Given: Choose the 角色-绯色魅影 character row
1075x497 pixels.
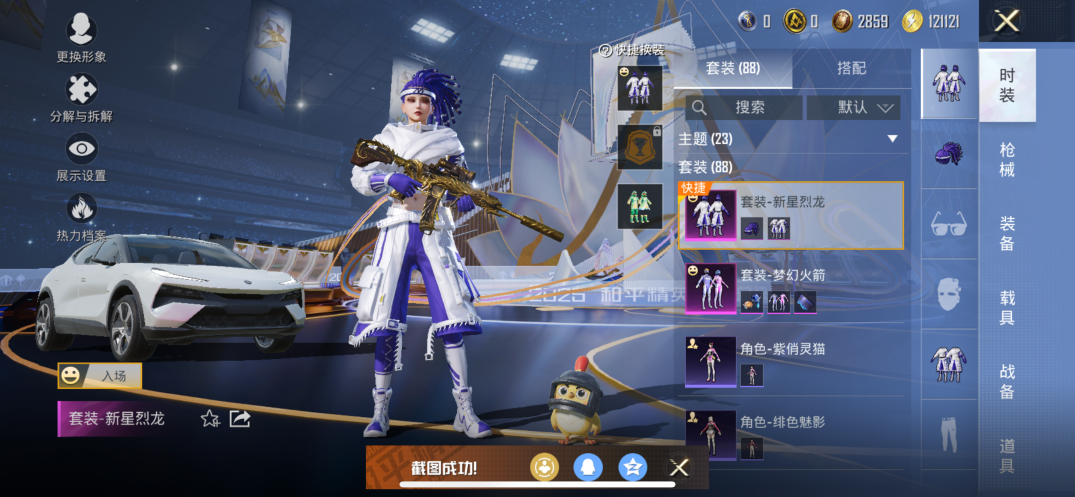Looking at the screenshot, I should [x=791, y=434].
